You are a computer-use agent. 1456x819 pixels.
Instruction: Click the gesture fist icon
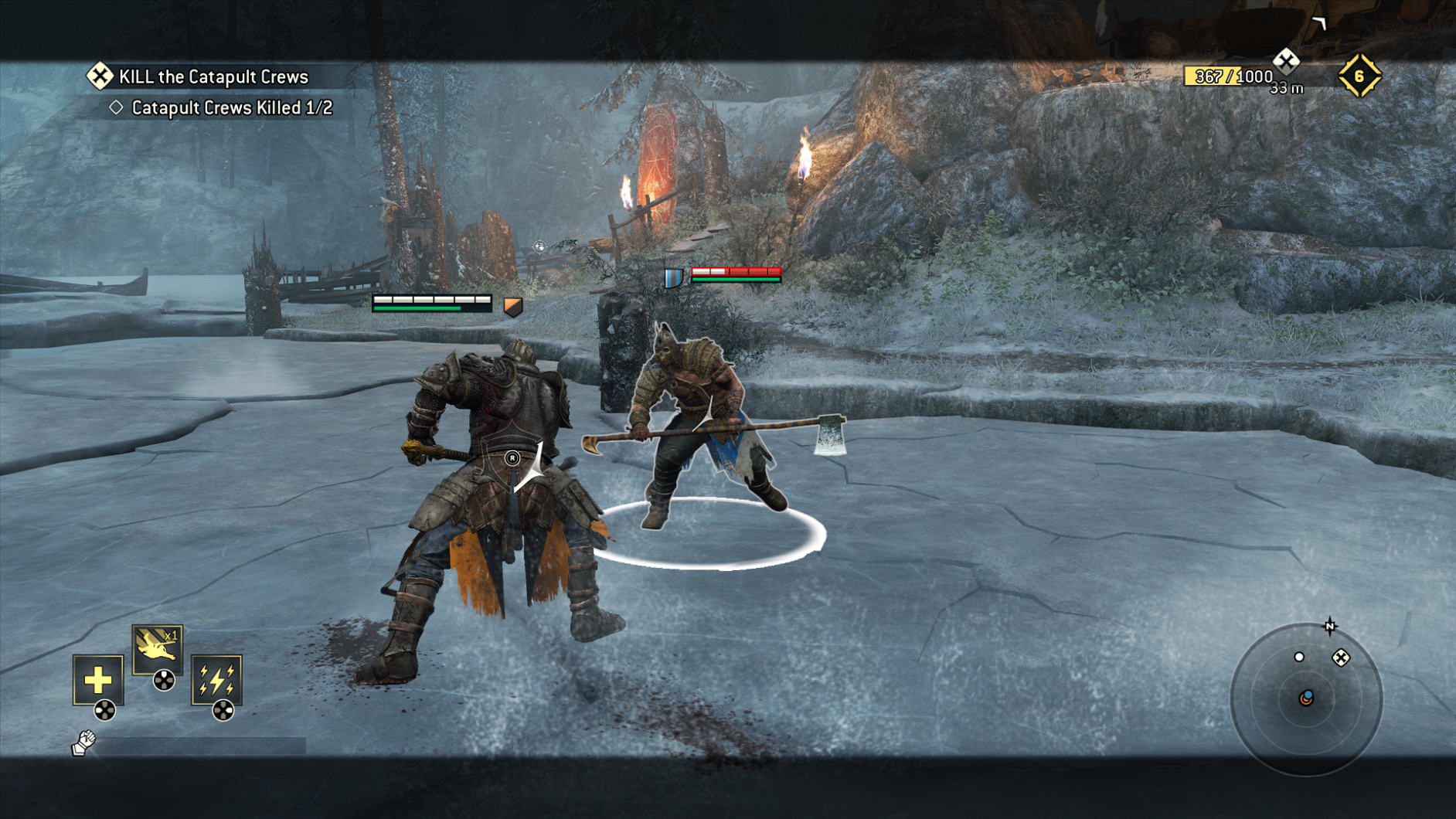[84, 743]
